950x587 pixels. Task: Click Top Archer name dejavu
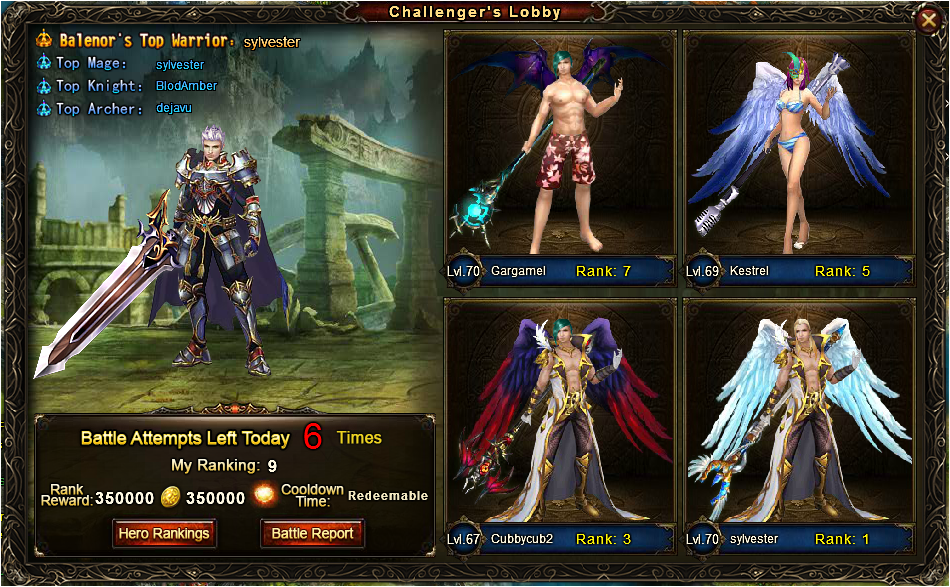point(174,108)
